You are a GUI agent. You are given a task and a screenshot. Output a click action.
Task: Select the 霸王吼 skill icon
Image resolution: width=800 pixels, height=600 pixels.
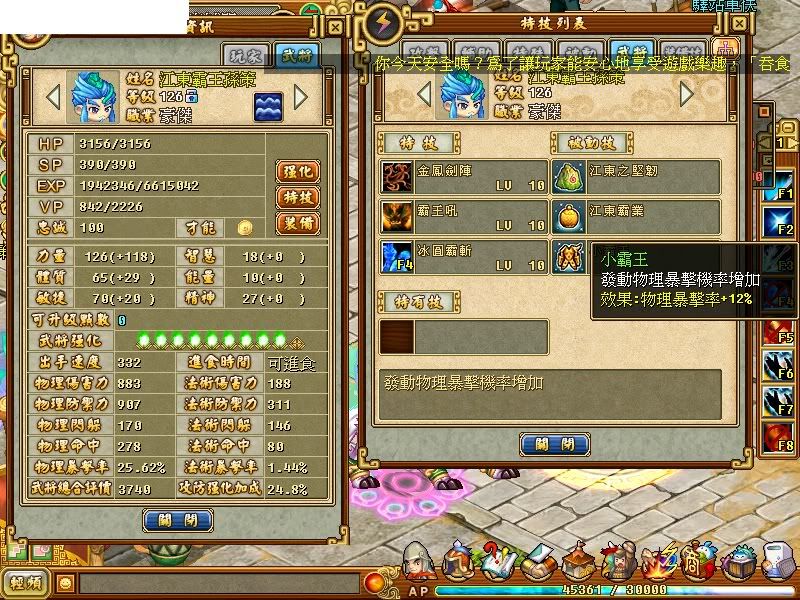[x=395, y=216]
